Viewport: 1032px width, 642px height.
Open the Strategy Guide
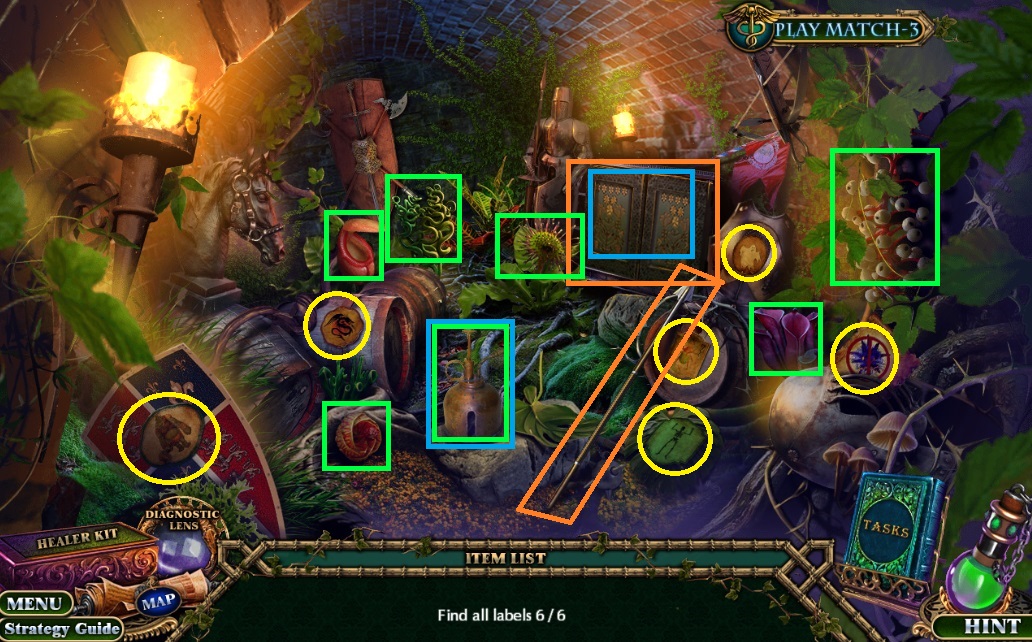[x=60, y=629]
